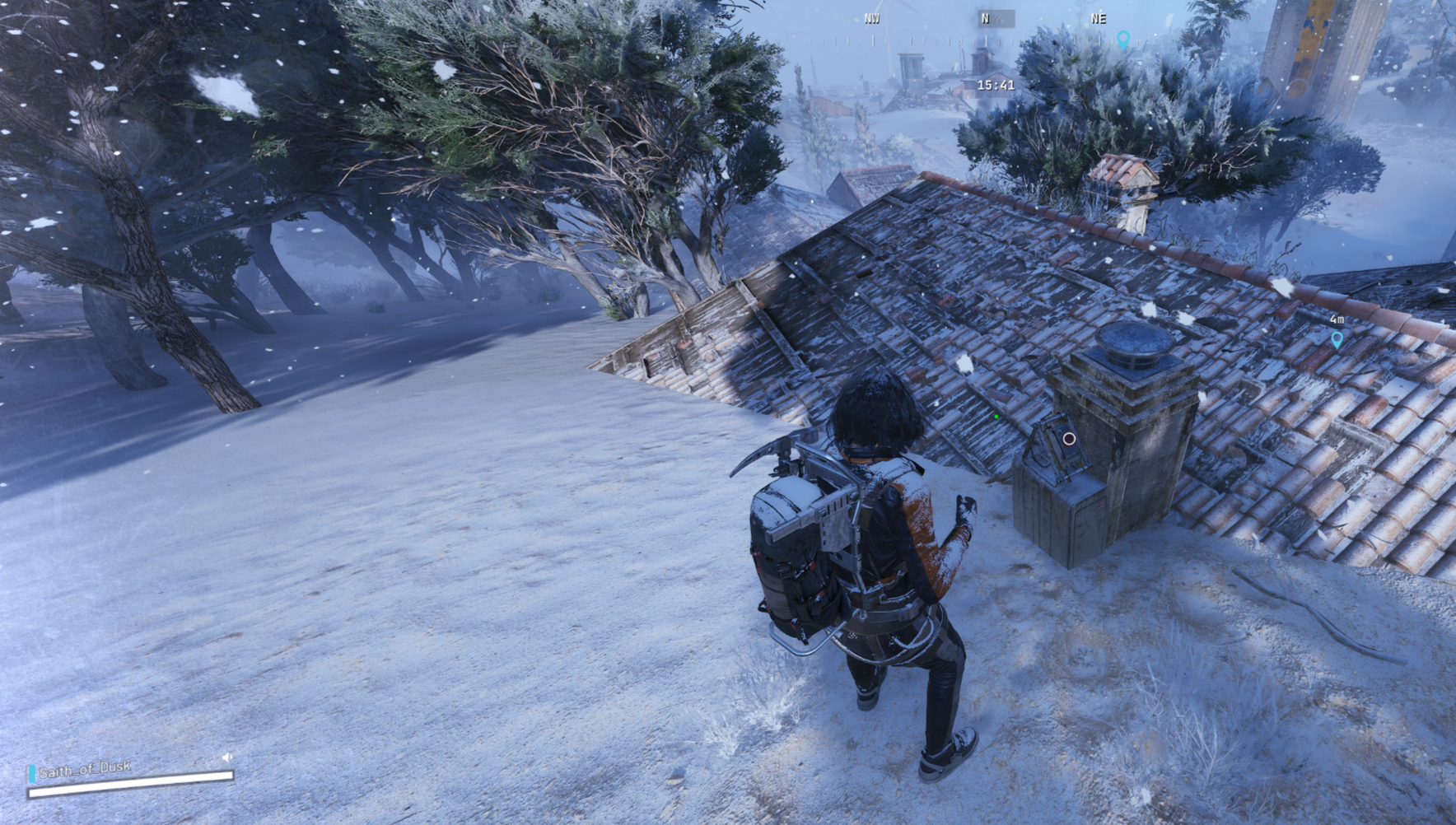Select the 4m waypoint marker
1456x825 pixels.
[1337, 338]
